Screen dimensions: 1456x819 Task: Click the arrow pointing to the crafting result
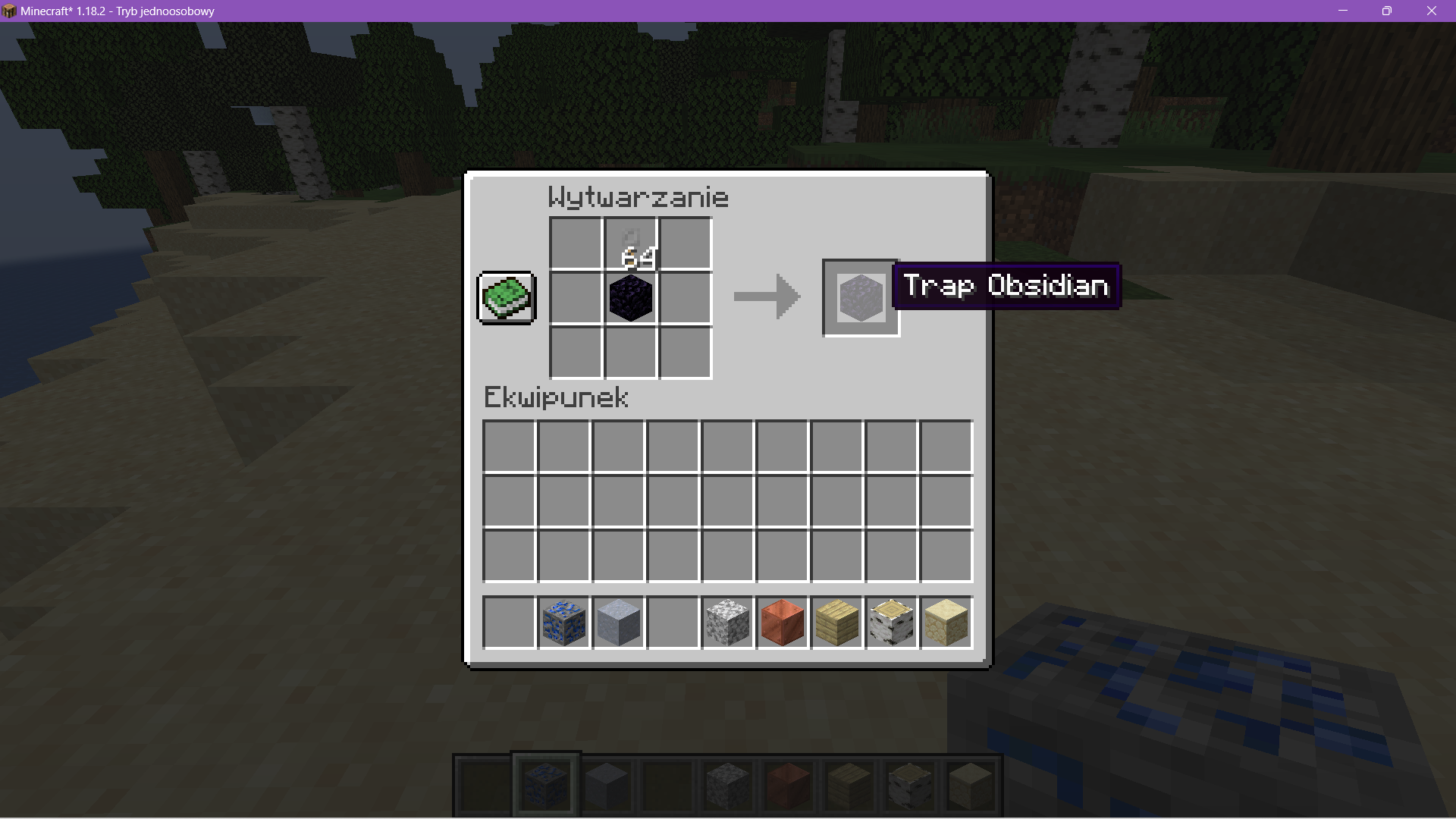[766, 297]
